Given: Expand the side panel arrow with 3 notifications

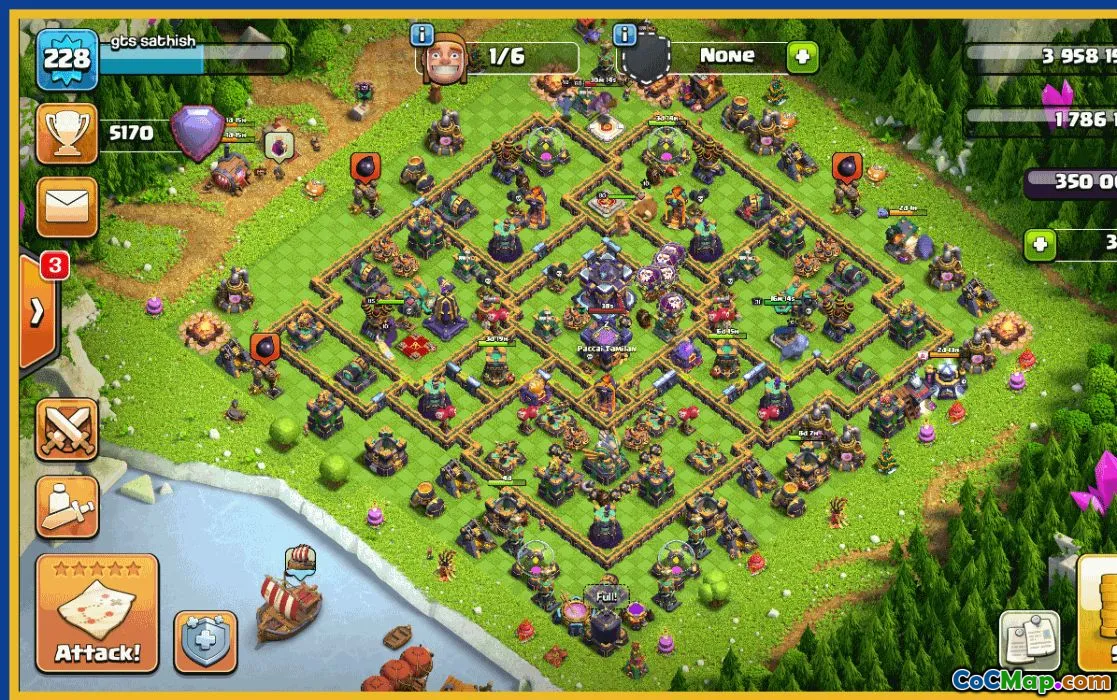Looking at the screenshot, I should (38, 311).
